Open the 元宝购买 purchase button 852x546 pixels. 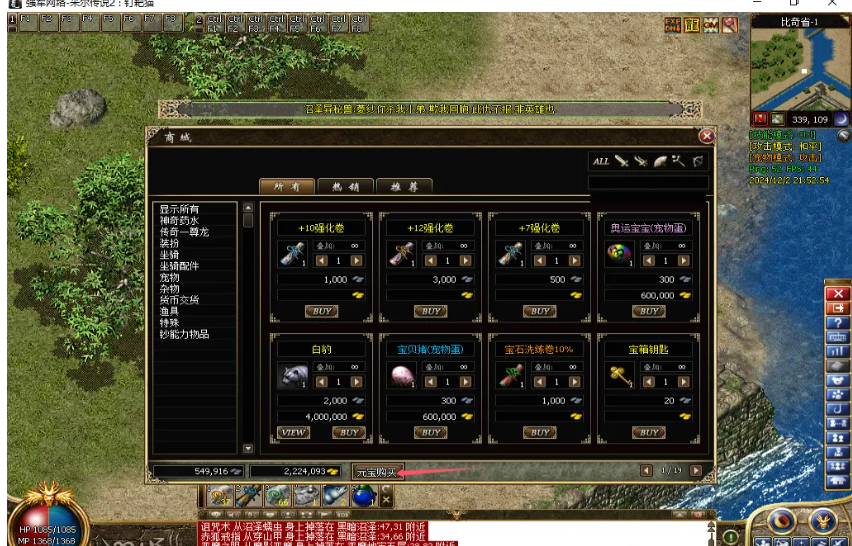click(x=378, y=471)
